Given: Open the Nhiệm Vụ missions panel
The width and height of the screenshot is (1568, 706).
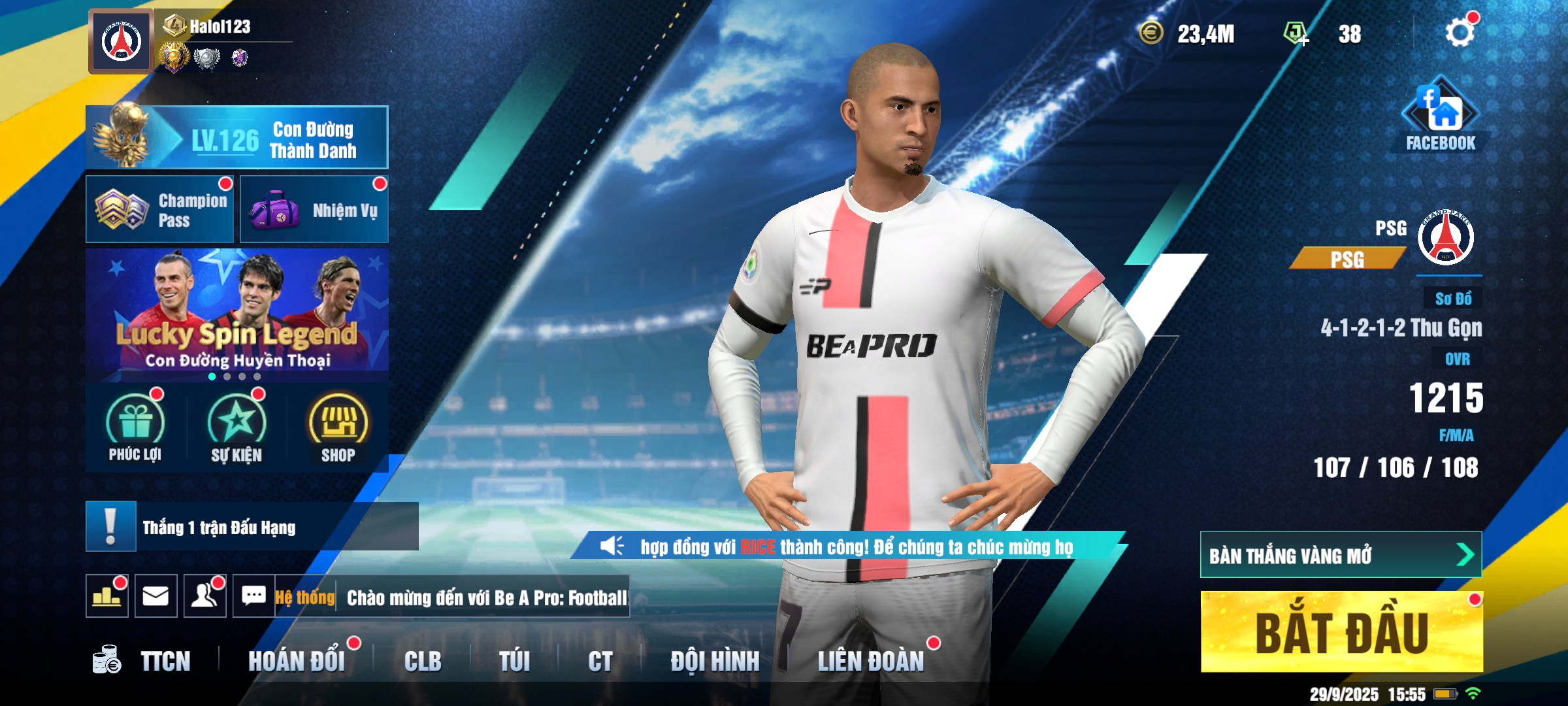Looking at the screenshot, I should 314,210.
